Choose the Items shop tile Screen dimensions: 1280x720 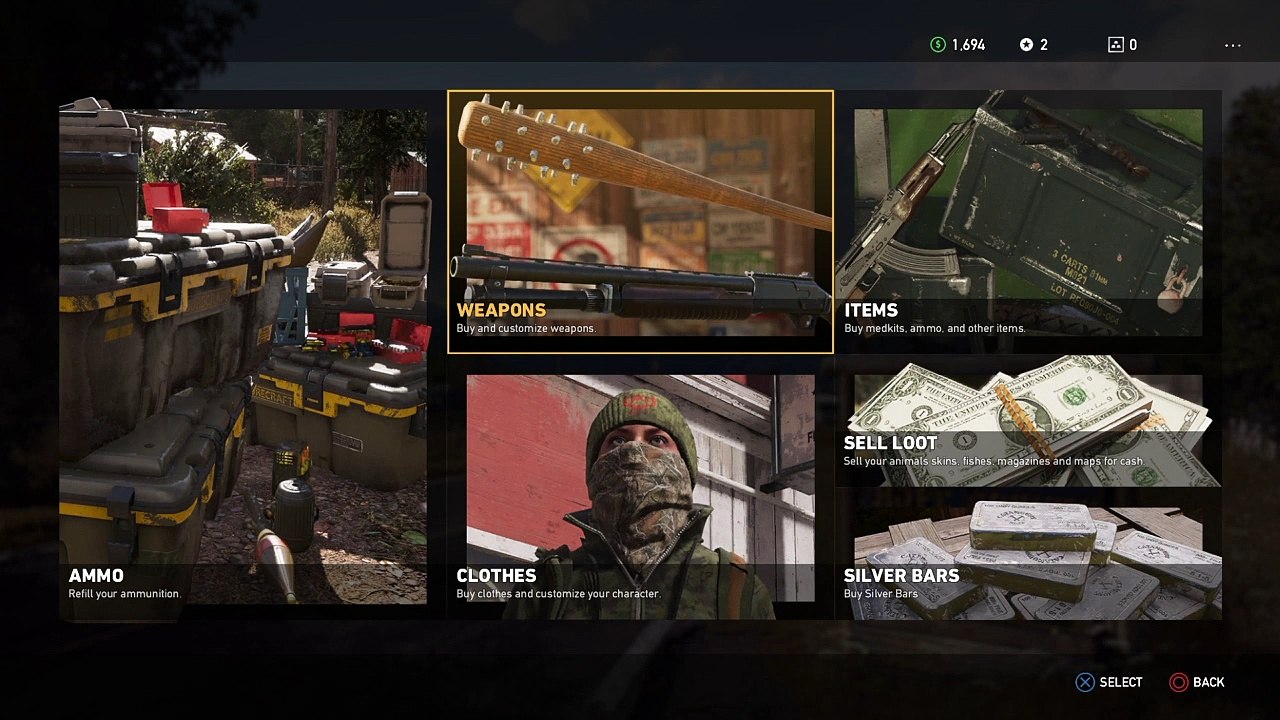point(1028,222)
